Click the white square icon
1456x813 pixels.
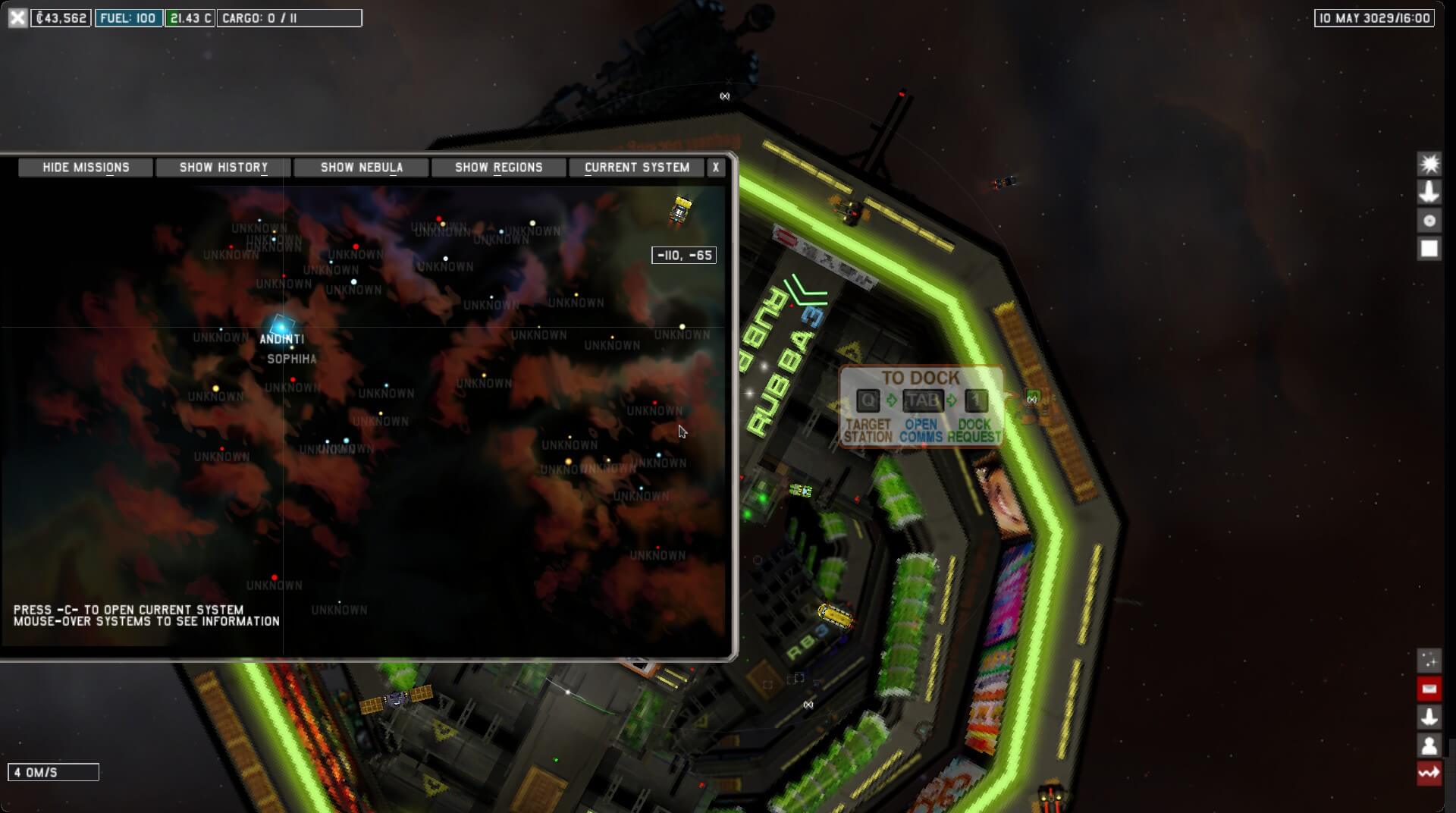1429,249
